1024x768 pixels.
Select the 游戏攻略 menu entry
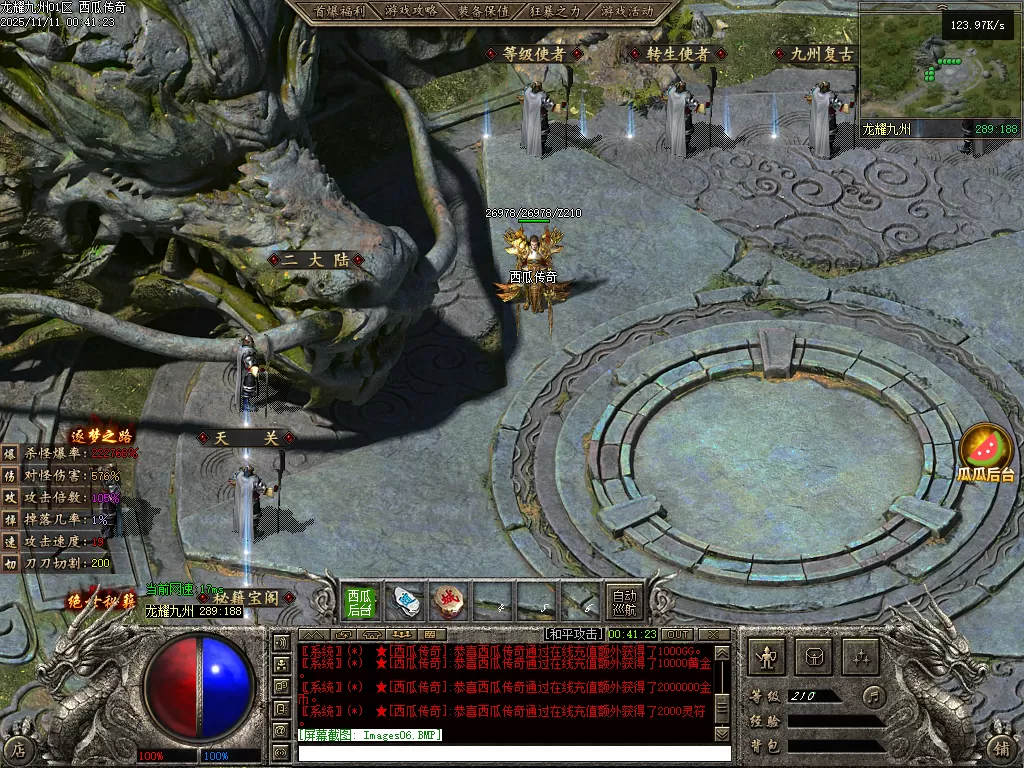(x=410, y=11)
